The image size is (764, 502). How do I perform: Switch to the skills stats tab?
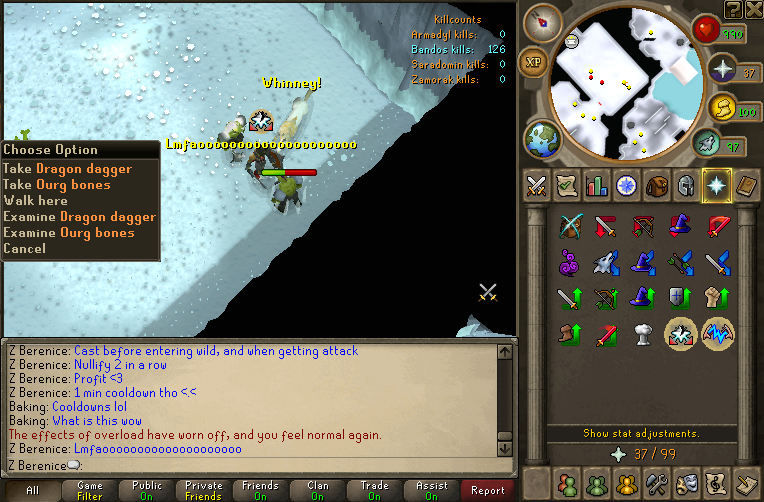coord(596,185)
